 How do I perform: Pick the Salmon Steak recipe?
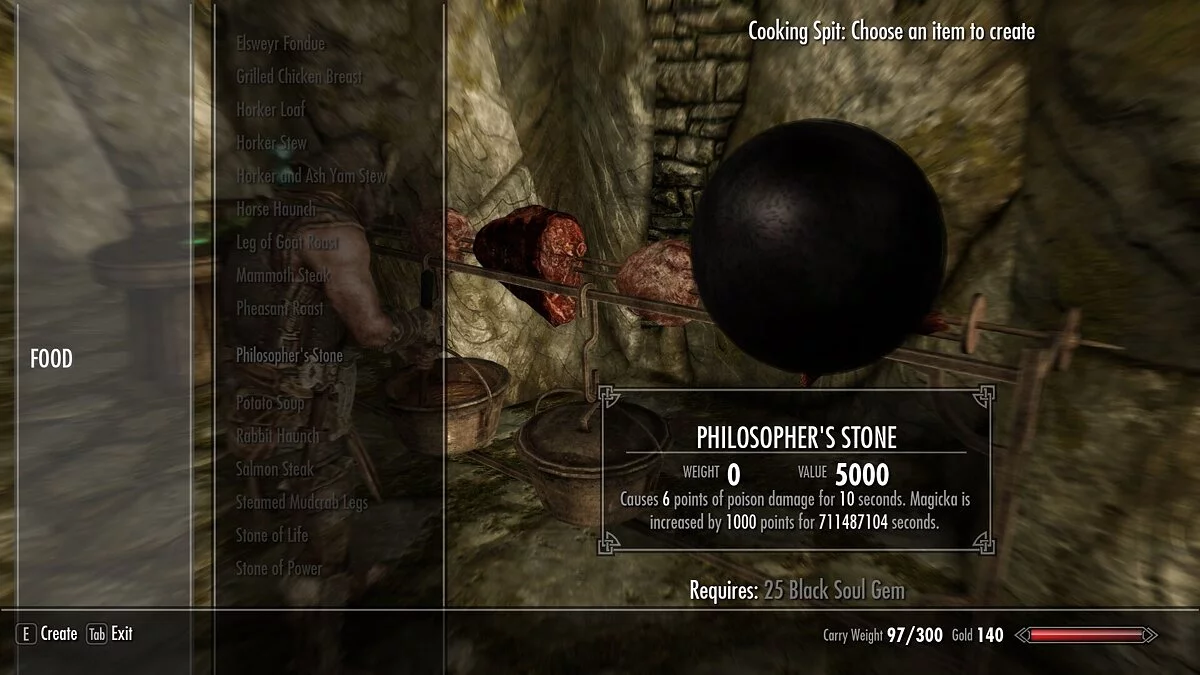274,468
